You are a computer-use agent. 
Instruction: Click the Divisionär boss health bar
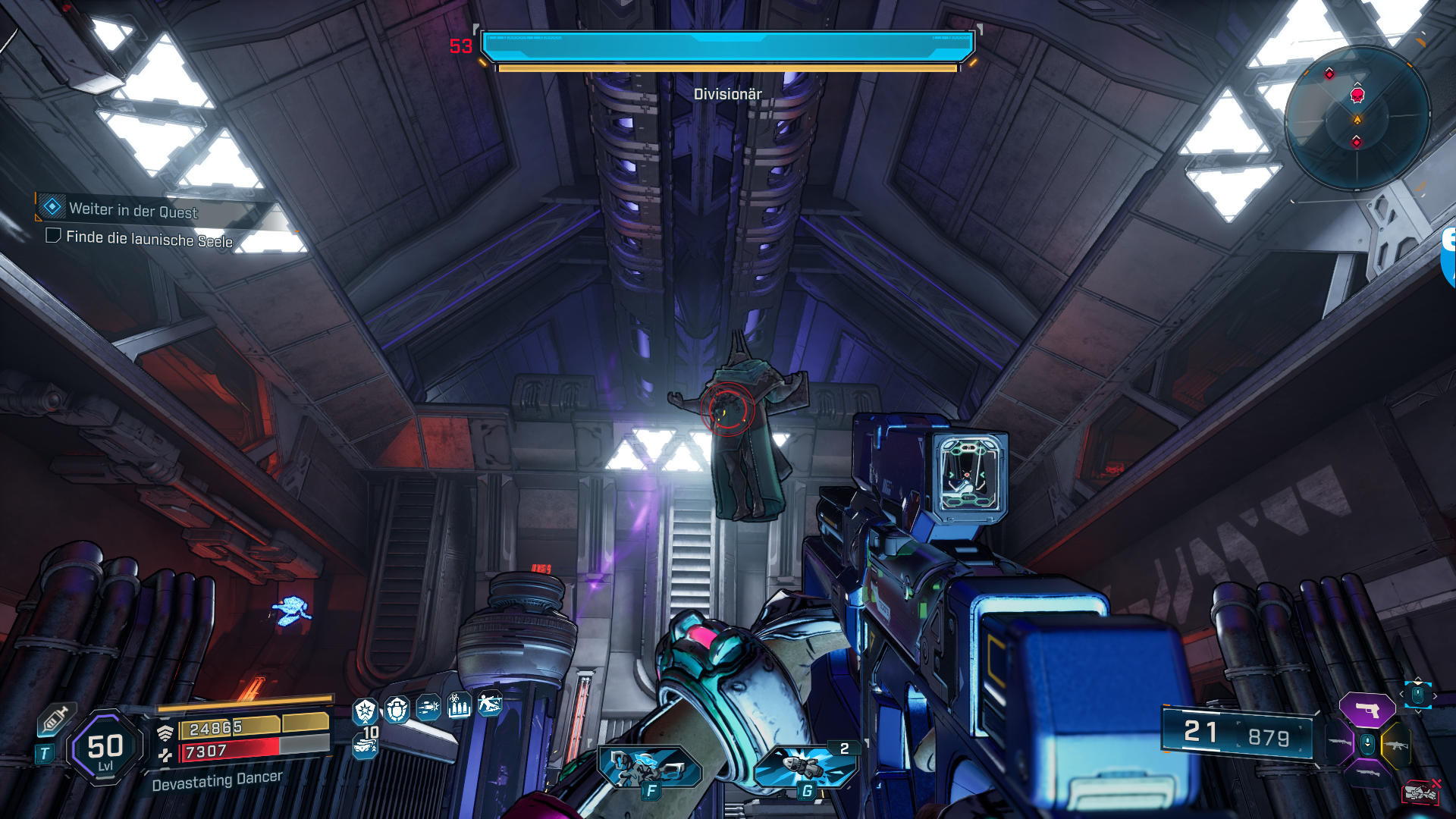click(727, 46)
